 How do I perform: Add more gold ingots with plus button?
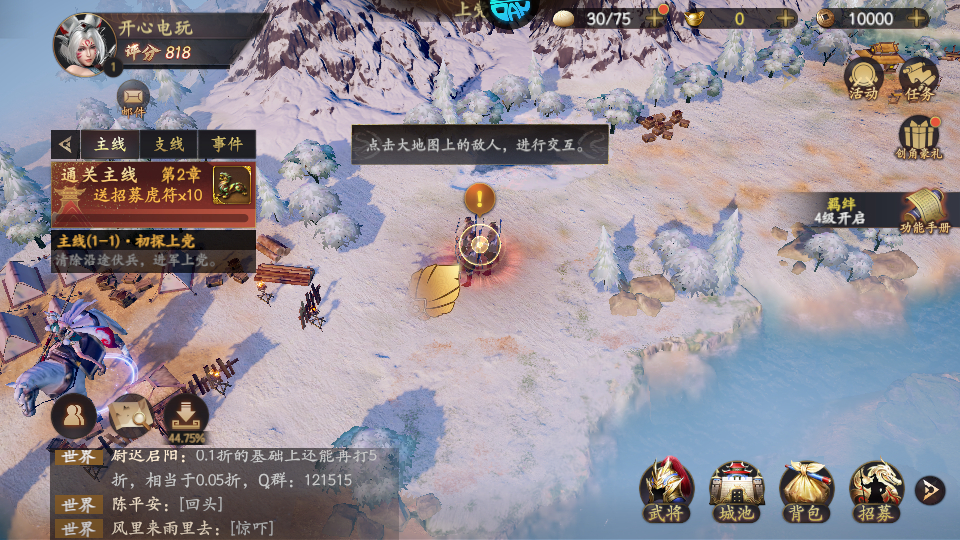coord(786,18)
